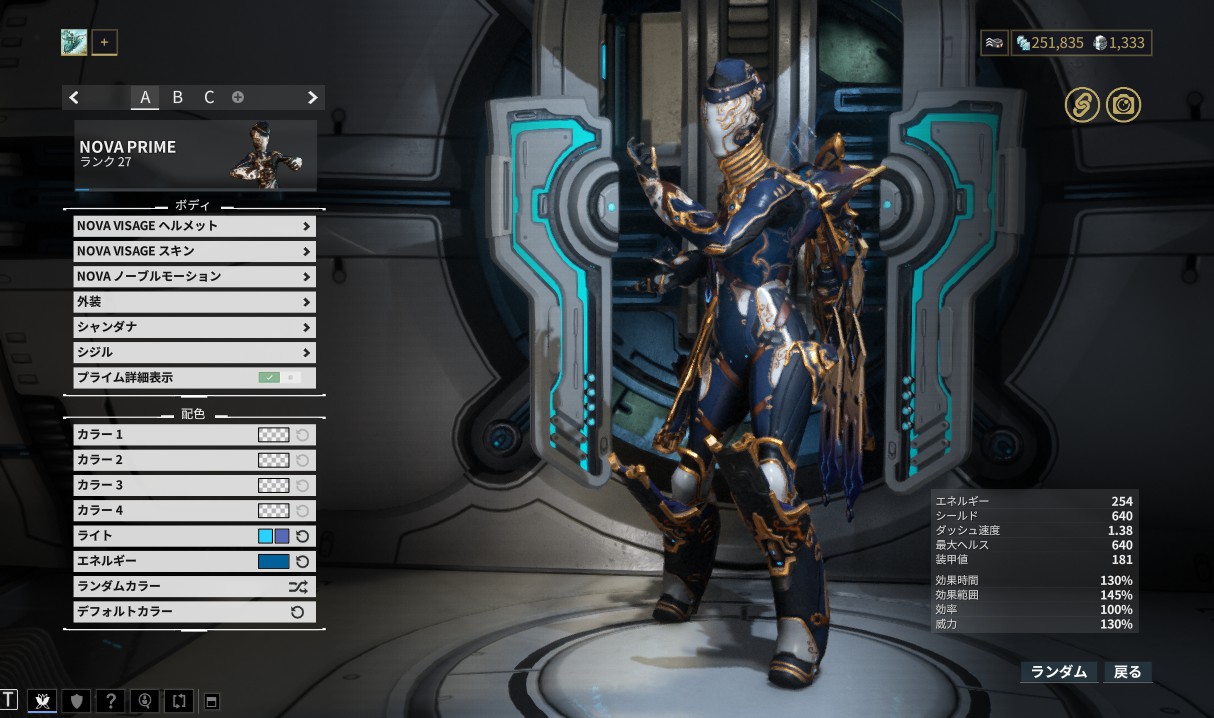Go back with the 戻る button
Viewport: 1214px width, 718px height.
(x=1127, y=672)
